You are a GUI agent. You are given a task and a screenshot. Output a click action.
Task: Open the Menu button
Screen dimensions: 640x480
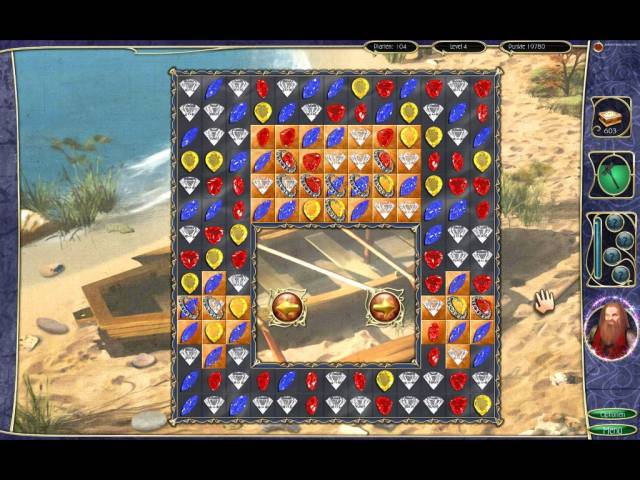click(612, 430)
